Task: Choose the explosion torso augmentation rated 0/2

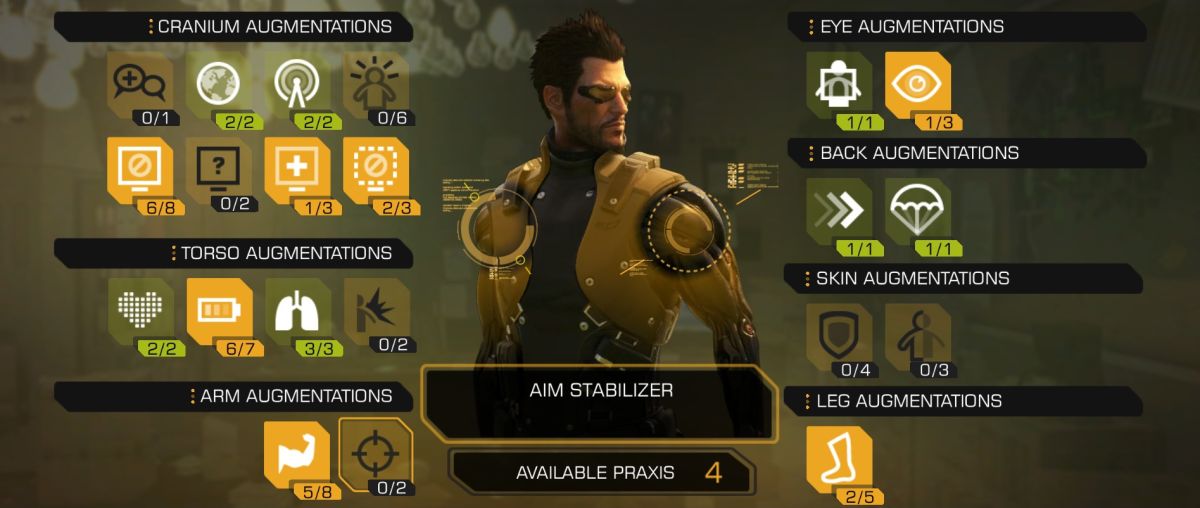Action: (375, 311)
